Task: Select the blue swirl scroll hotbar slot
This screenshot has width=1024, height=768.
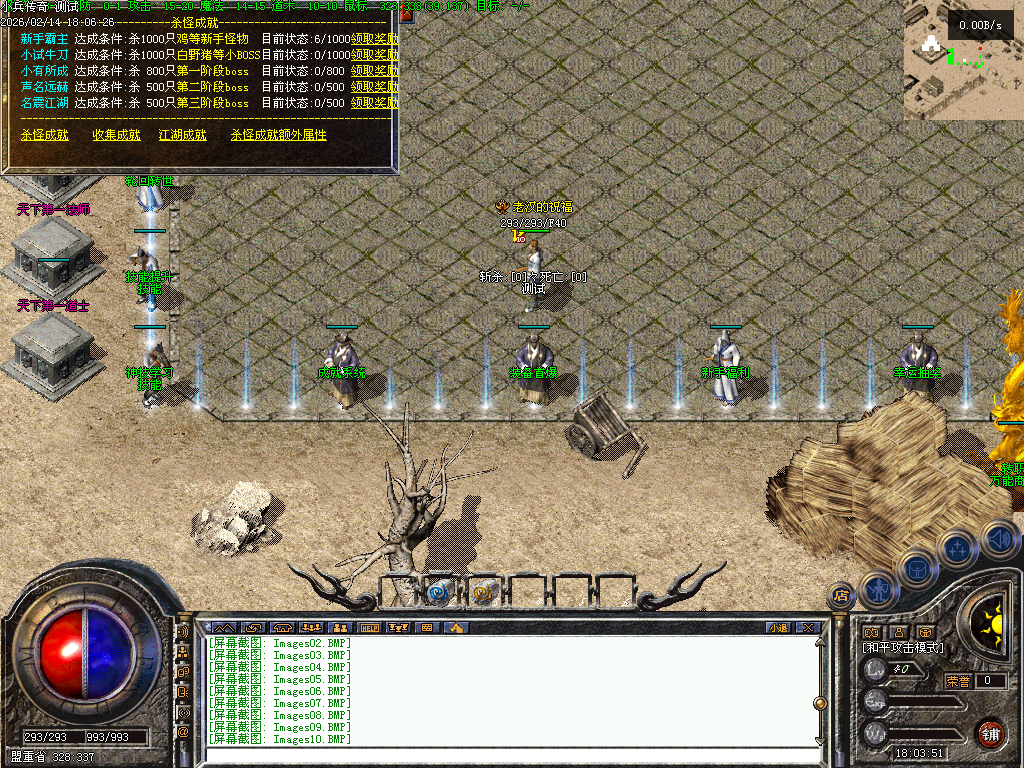Action: [439, 592]
